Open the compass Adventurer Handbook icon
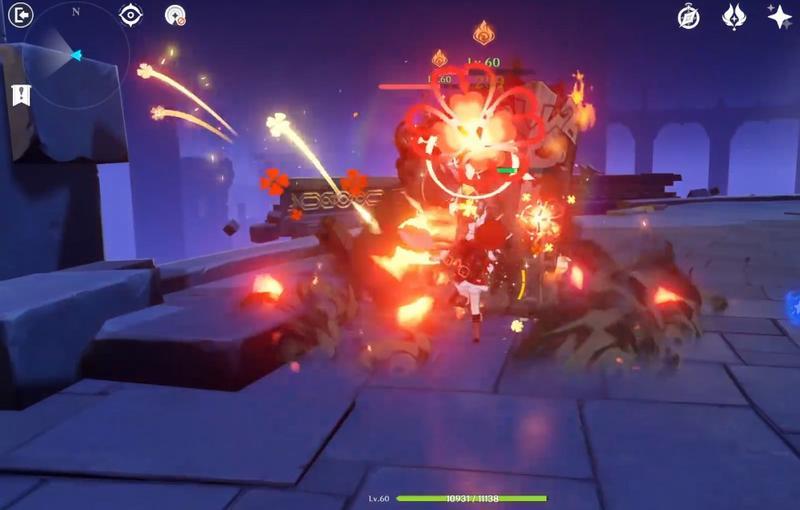 [688, 16]
